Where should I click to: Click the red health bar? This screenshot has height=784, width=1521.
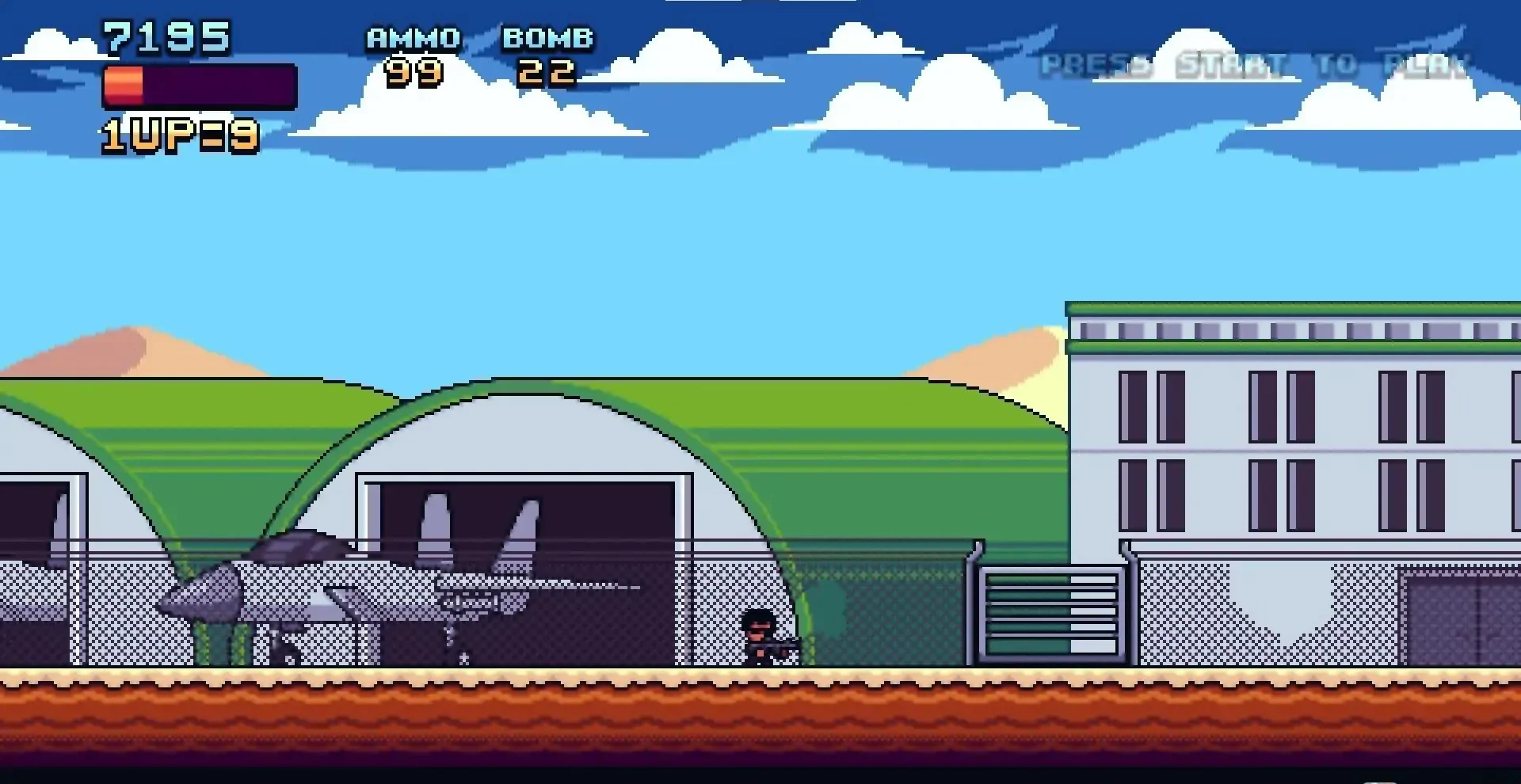[x=123, y=86]
